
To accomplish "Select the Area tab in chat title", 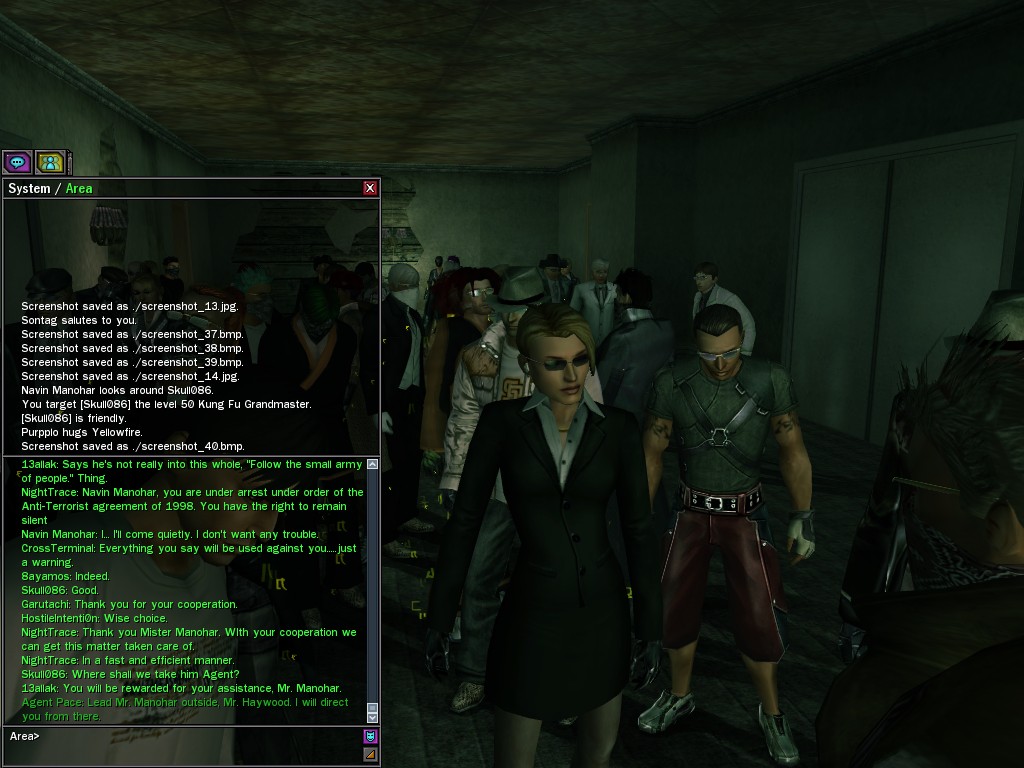I will coord(79,188).
